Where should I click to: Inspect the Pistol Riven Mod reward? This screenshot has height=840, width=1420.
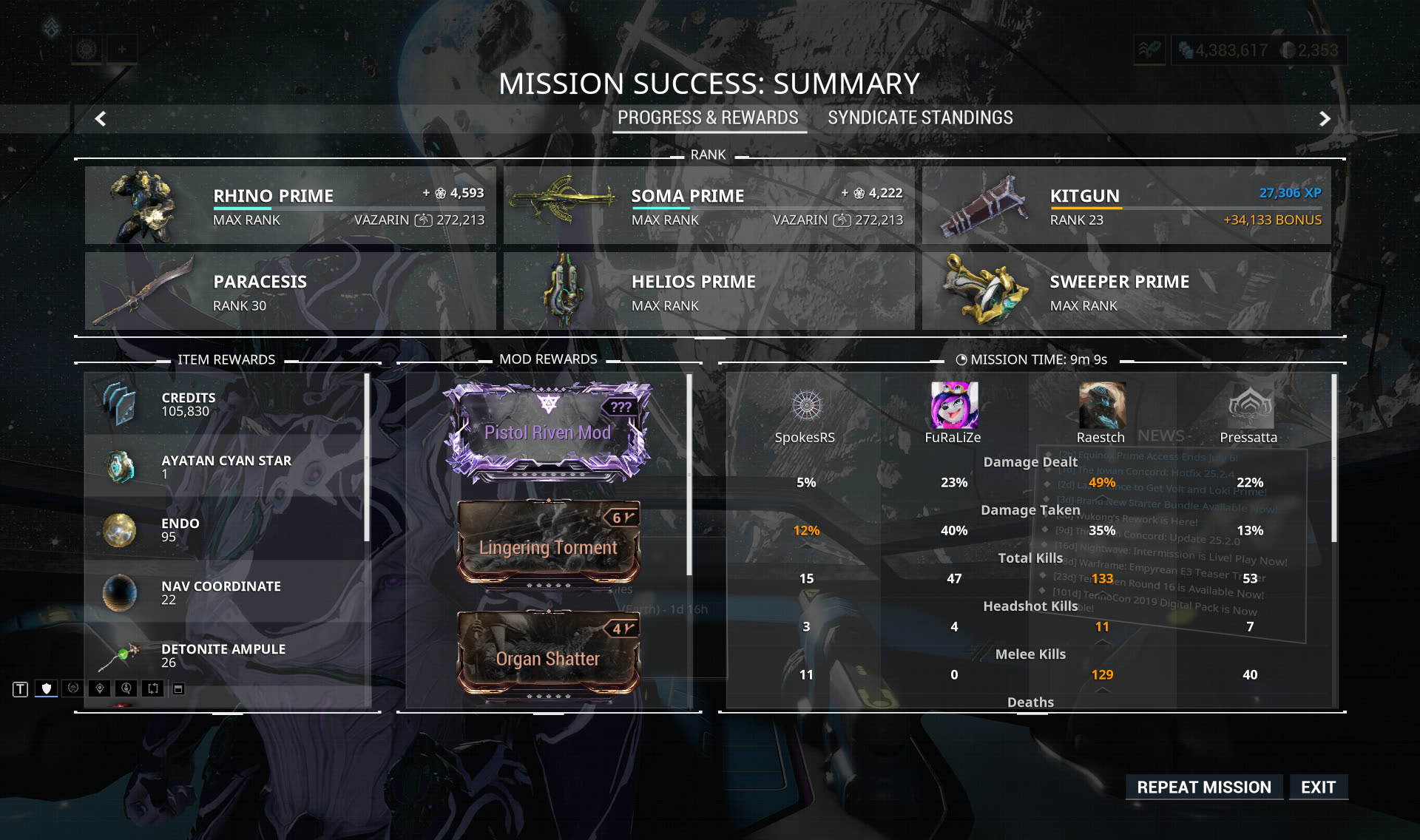(x=548, y=432)
